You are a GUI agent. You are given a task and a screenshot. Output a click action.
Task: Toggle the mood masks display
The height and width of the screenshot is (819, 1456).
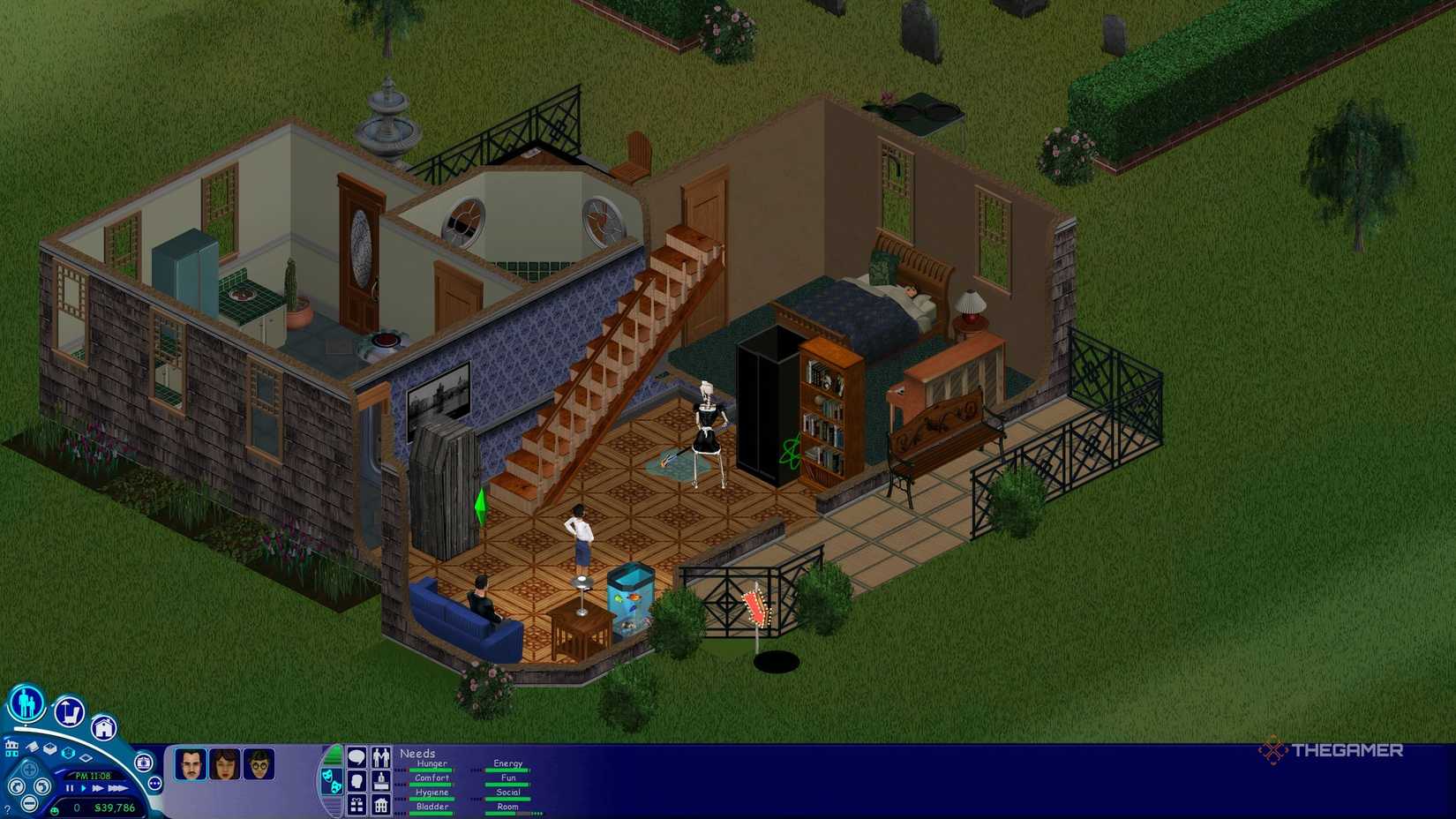tap(332, 780)
